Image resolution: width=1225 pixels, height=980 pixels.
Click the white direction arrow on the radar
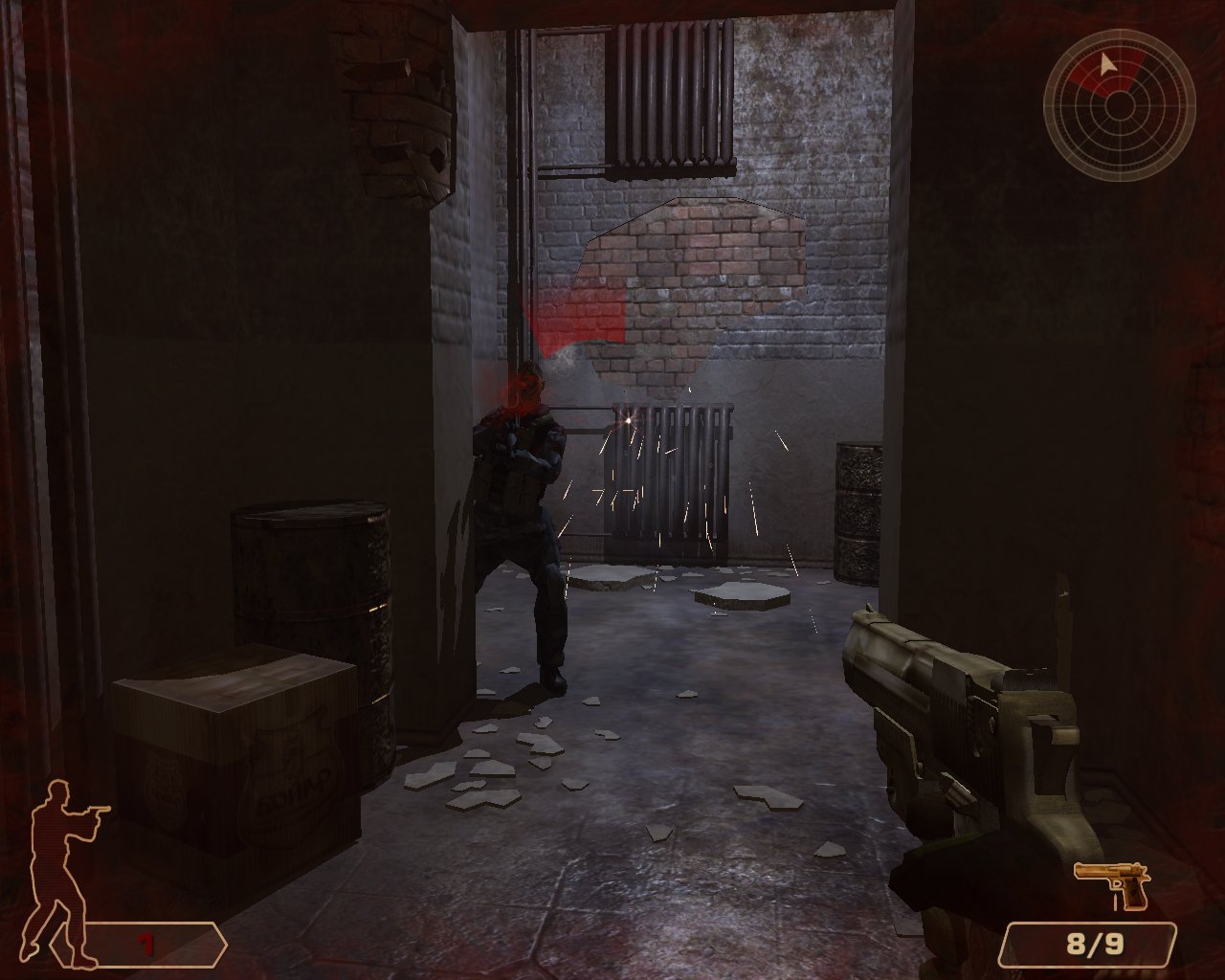click(x=1106, y=65)
